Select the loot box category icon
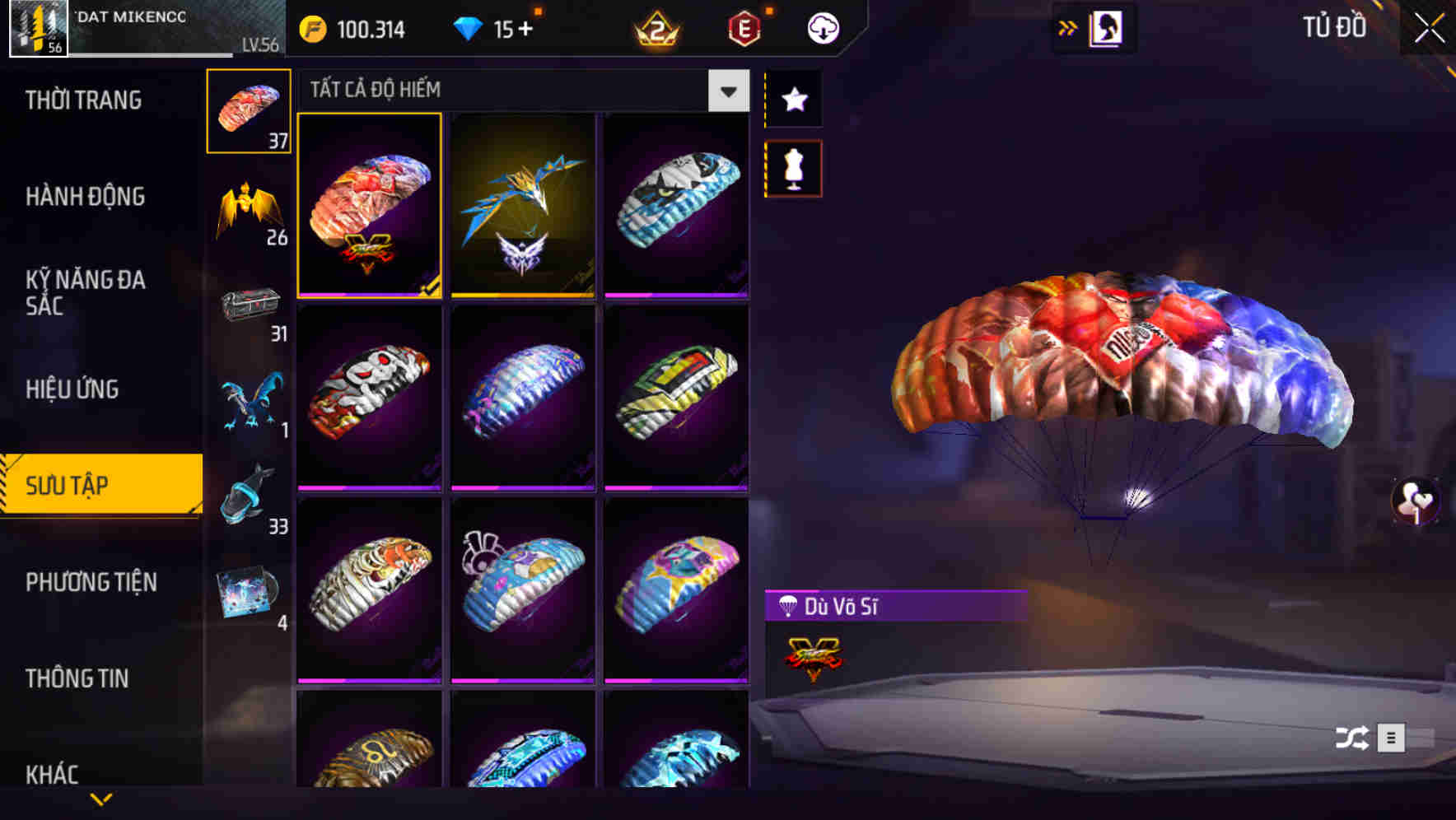Image resolution: width=1456 pixels, height=820 pixels. tap(249, 305)
